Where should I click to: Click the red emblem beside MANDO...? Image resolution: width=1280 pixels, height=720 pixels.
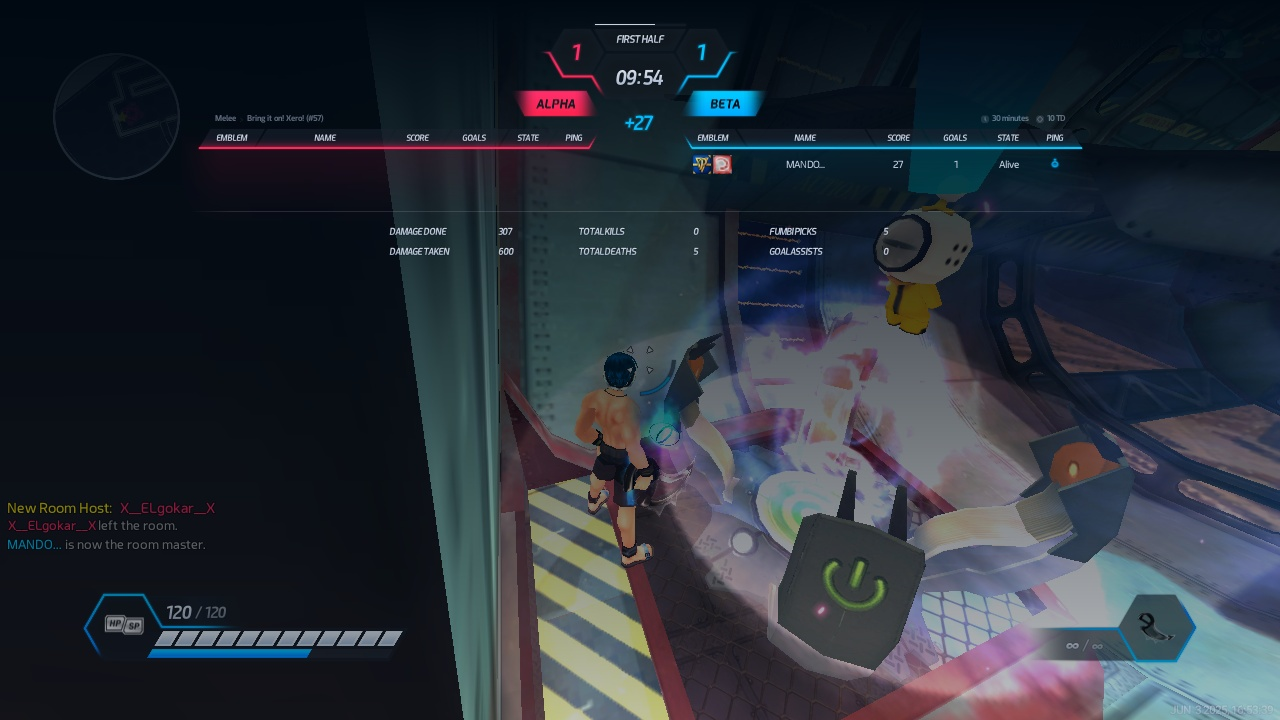pos(722,164)
